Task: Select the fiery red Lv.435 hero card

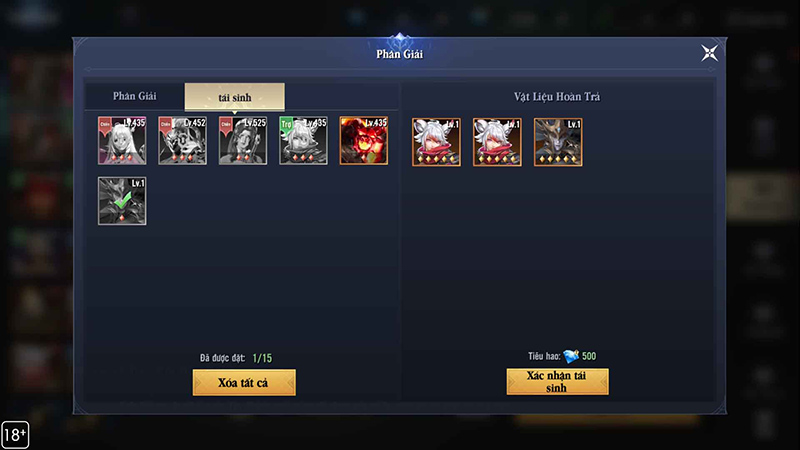Action: coord(363,141)
